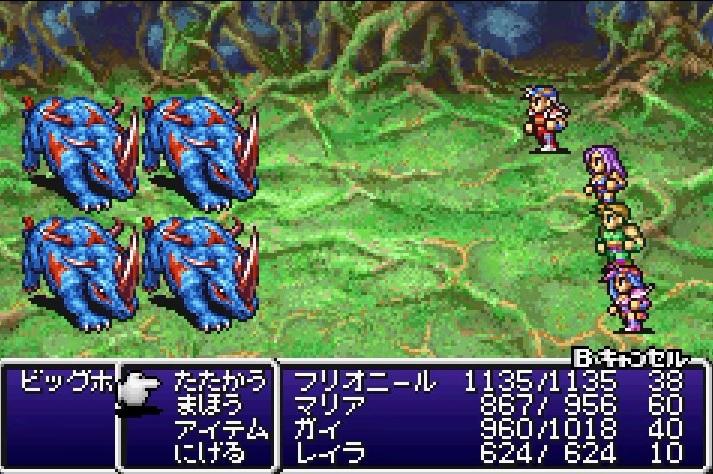Screen dimensions: 713x474
Task: Click the ビッグホ enemy name entry
Action: pyautogui.click(x=60, y=383)
